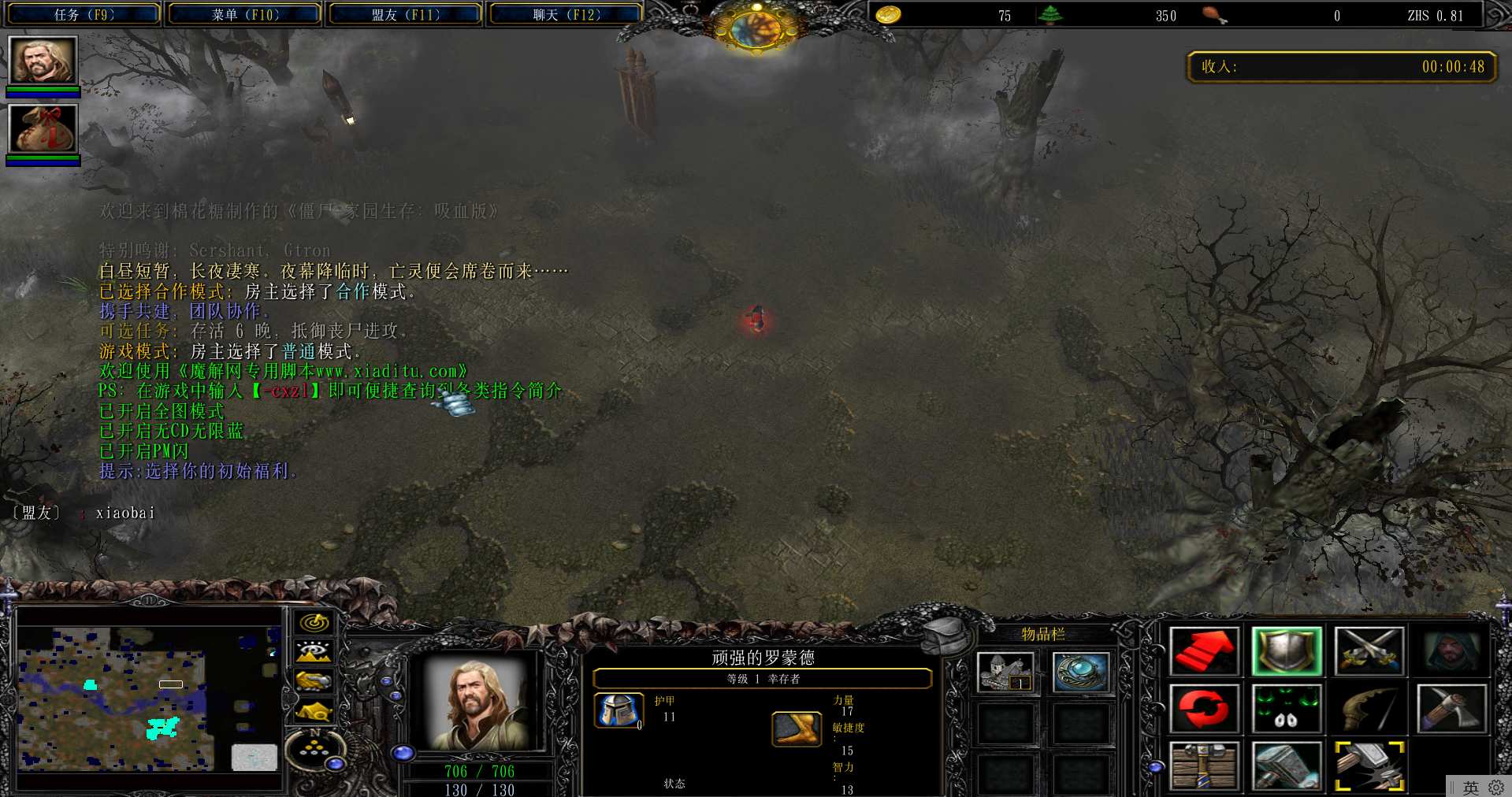Screen dimensions: 1512x797
Task: Open the hammer and planks build menu
Action: 1203,765
